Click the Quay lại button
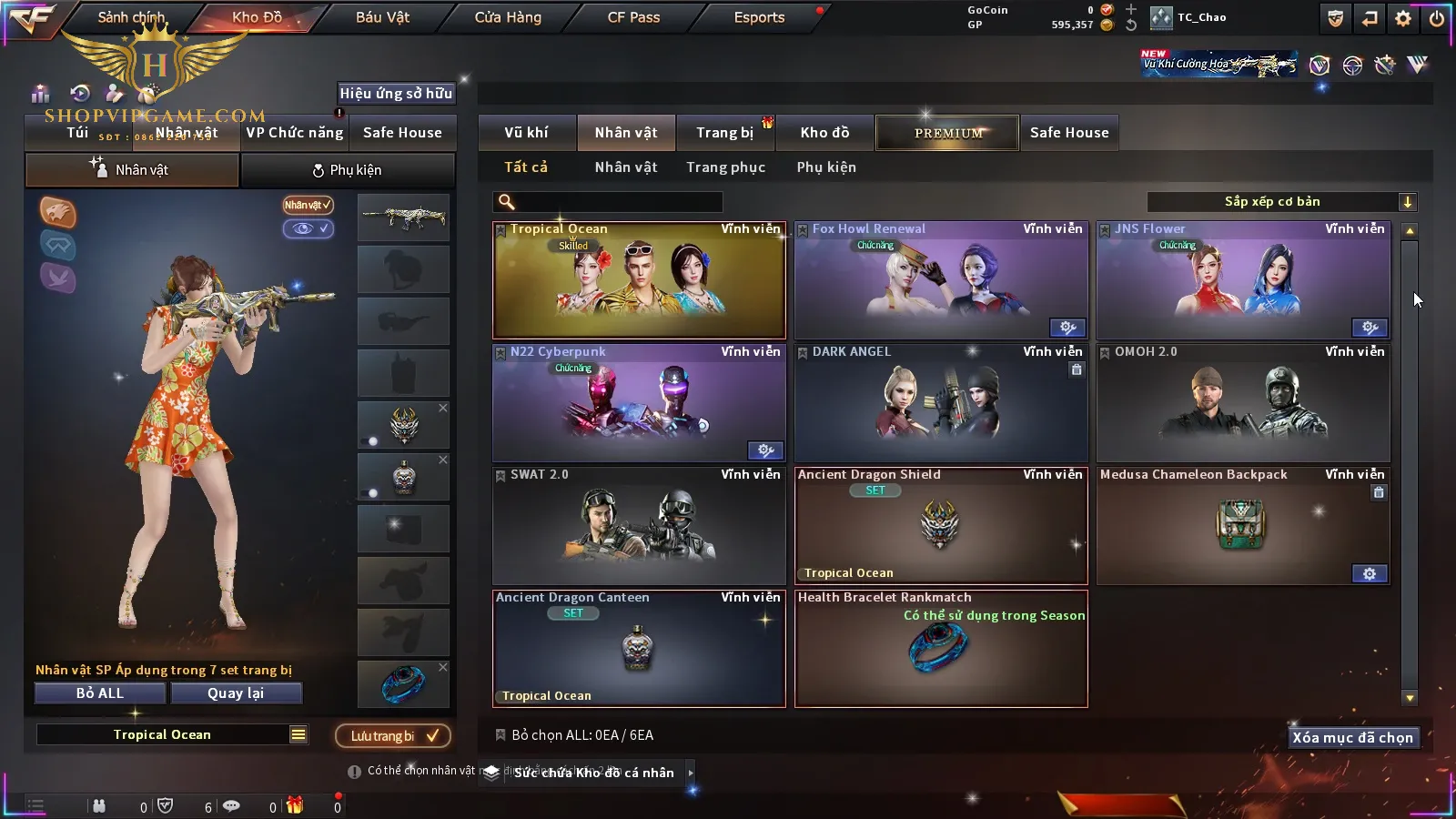1456x819 pixels. (236, 693)
